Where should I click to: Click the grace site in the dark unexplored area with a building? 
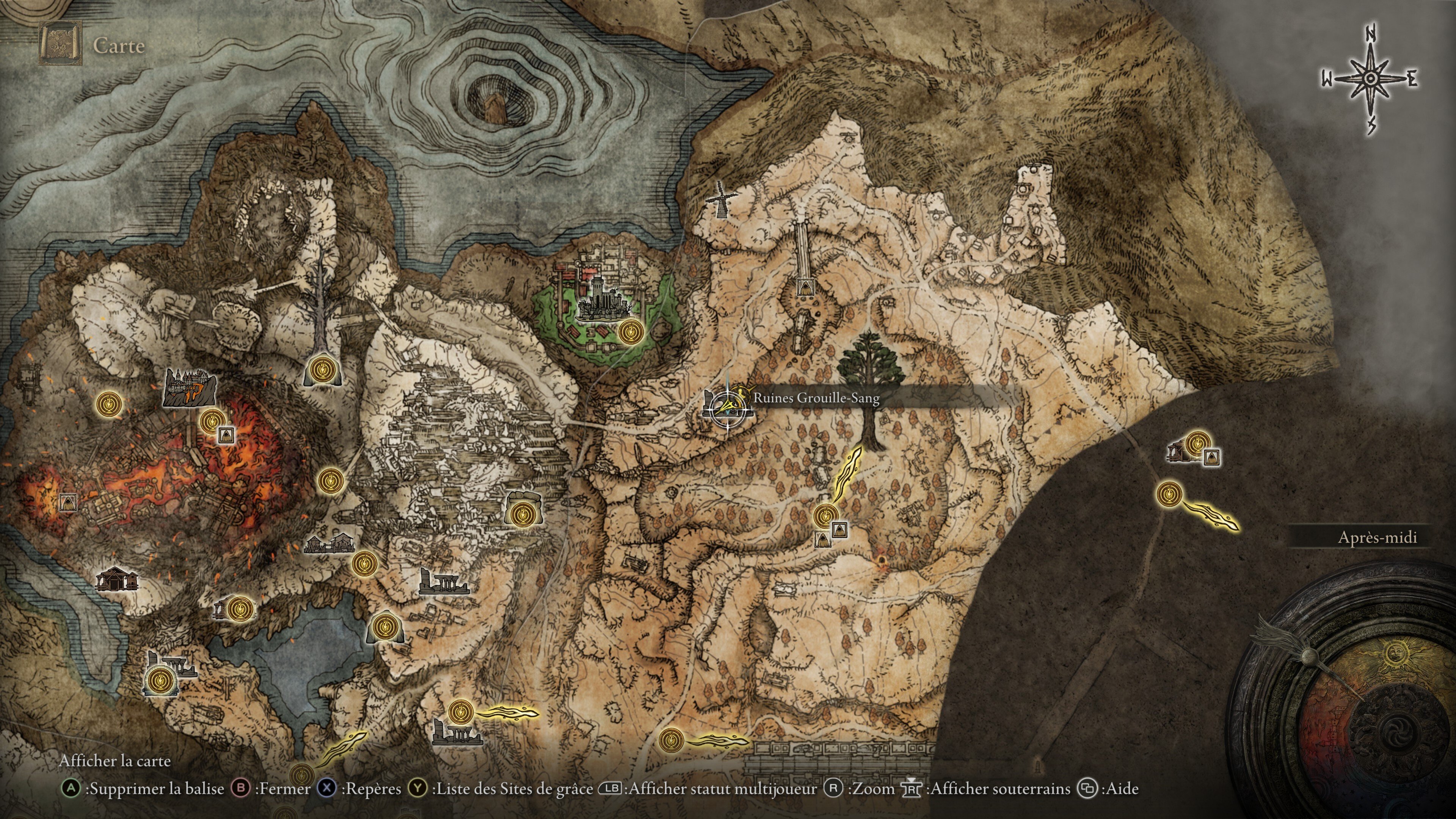click(1197, 442)
